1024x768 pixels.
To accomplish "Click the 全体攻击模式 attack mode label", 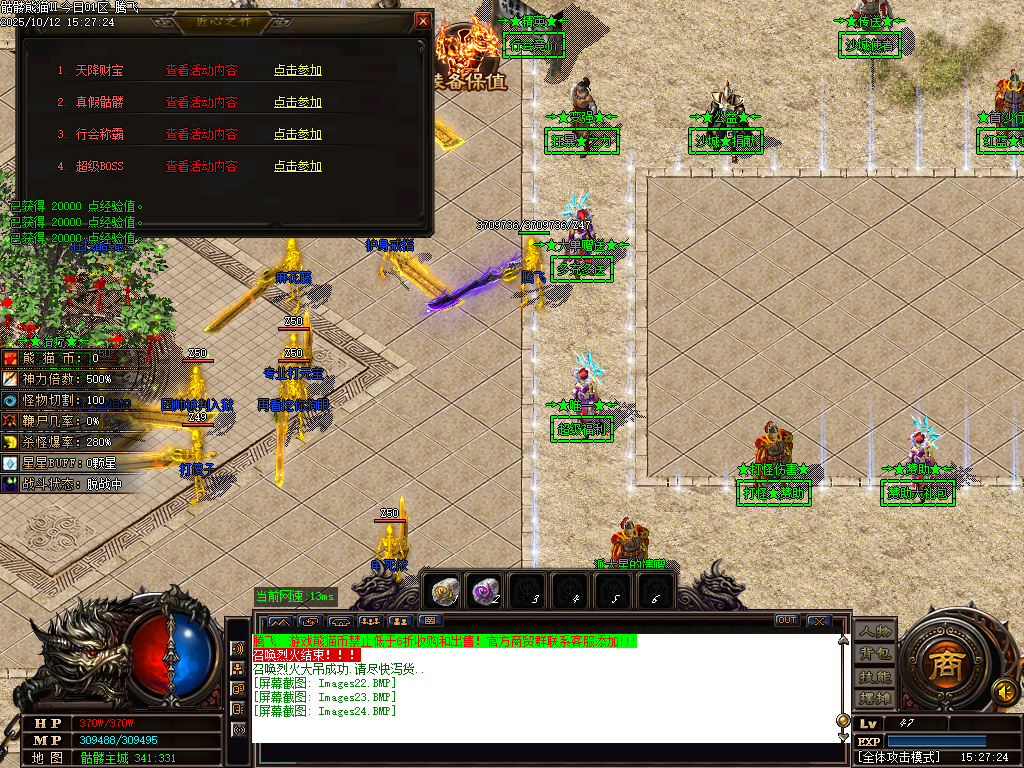I will (x=900, y=757).
